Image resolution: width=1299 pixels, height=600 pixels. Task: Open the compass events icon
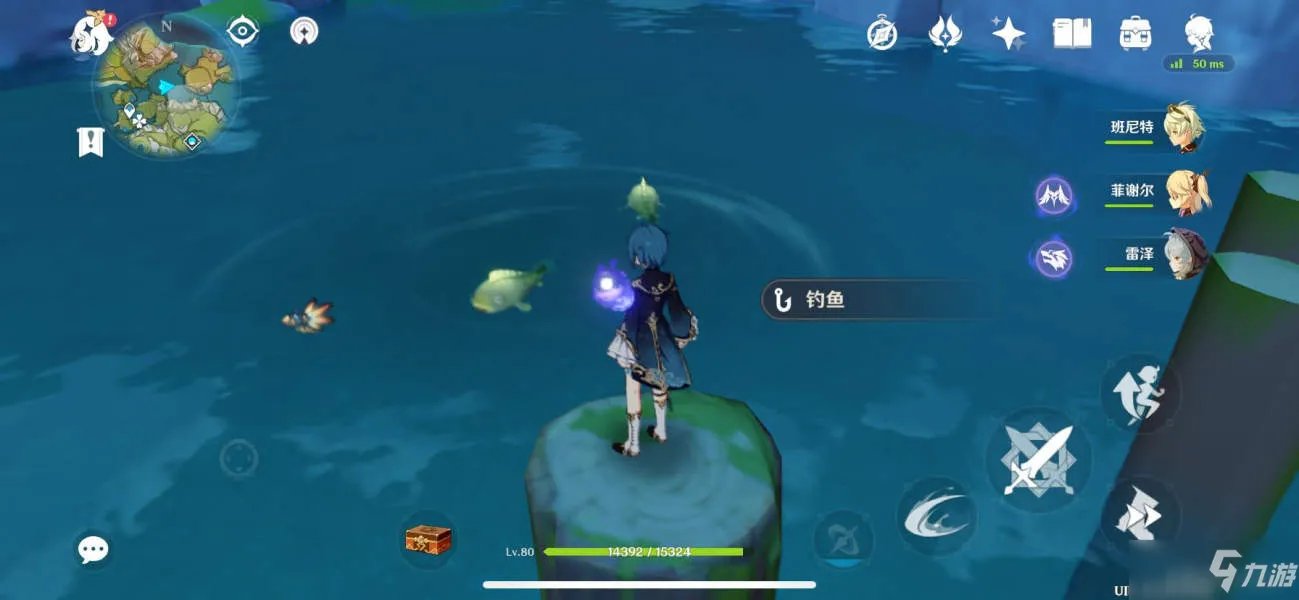point(881,35)
